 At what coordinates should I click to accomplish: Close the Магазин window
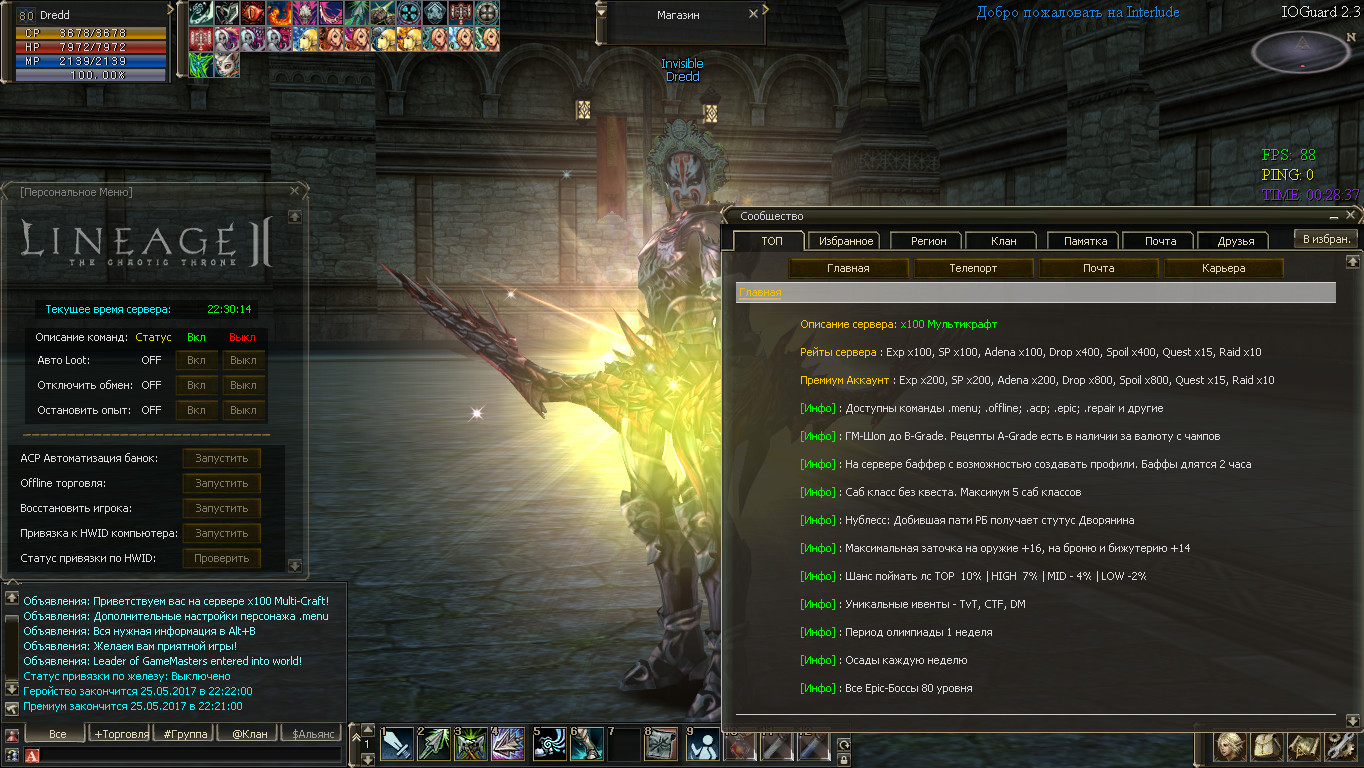click(753, 15)
